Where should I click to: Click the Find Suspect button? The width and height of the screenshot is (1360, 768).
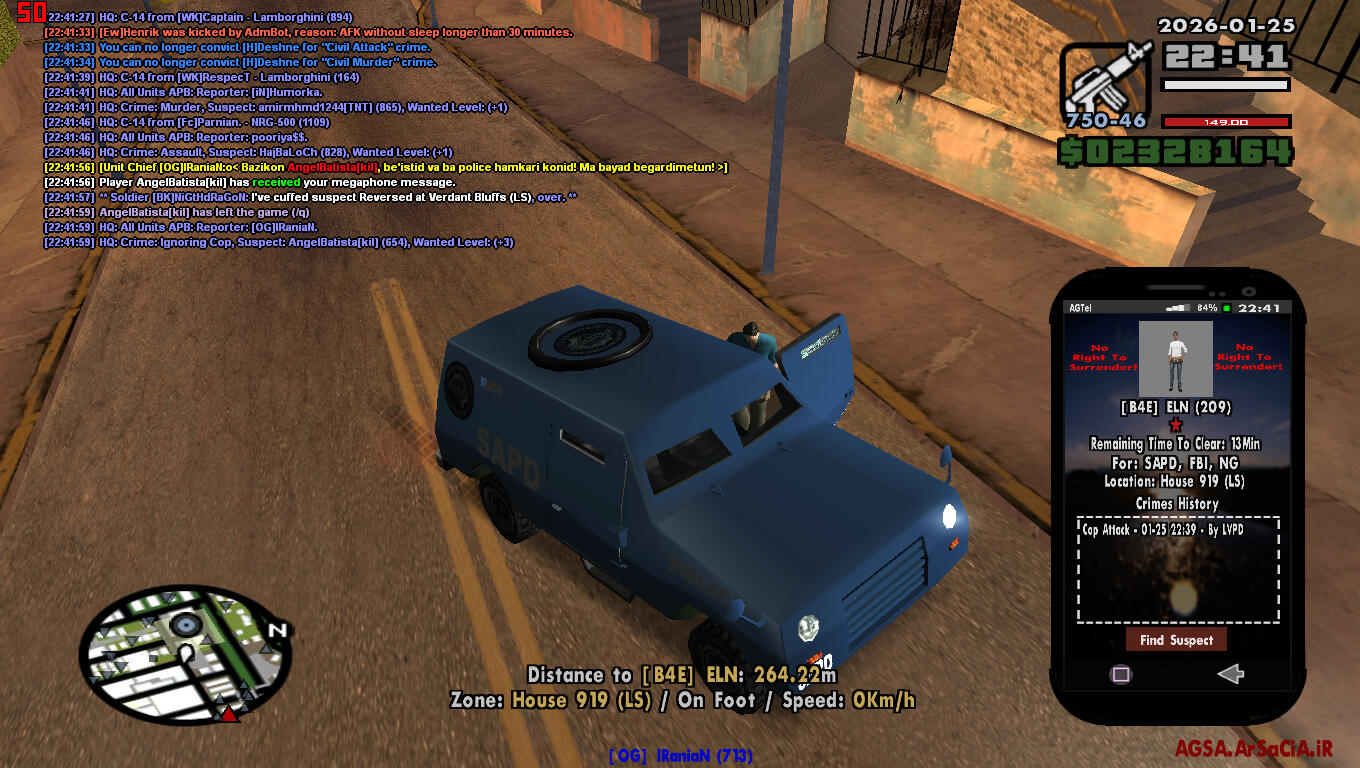(x=1176, y=640)
